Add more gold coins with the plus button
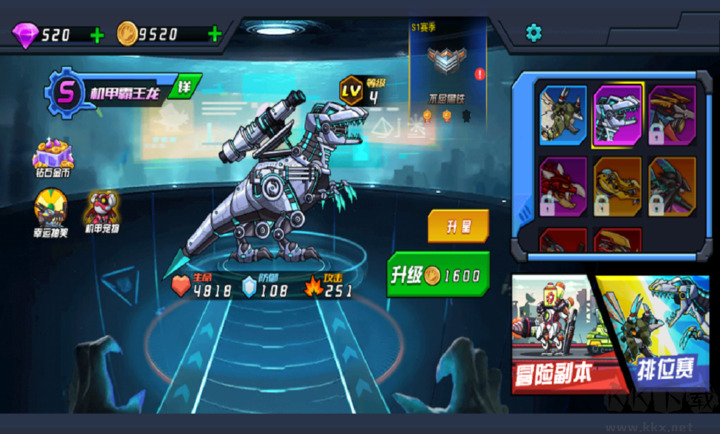 [x=214, y=35]
